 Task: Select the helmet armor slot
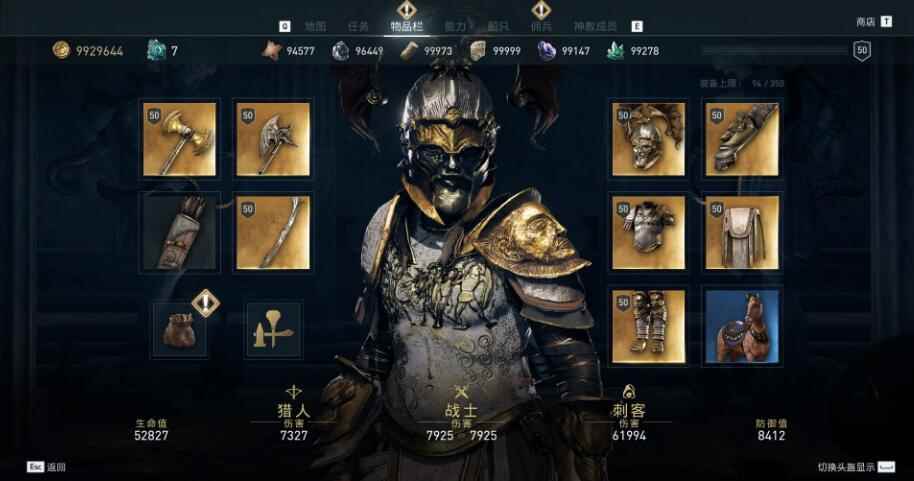(648, 139)
